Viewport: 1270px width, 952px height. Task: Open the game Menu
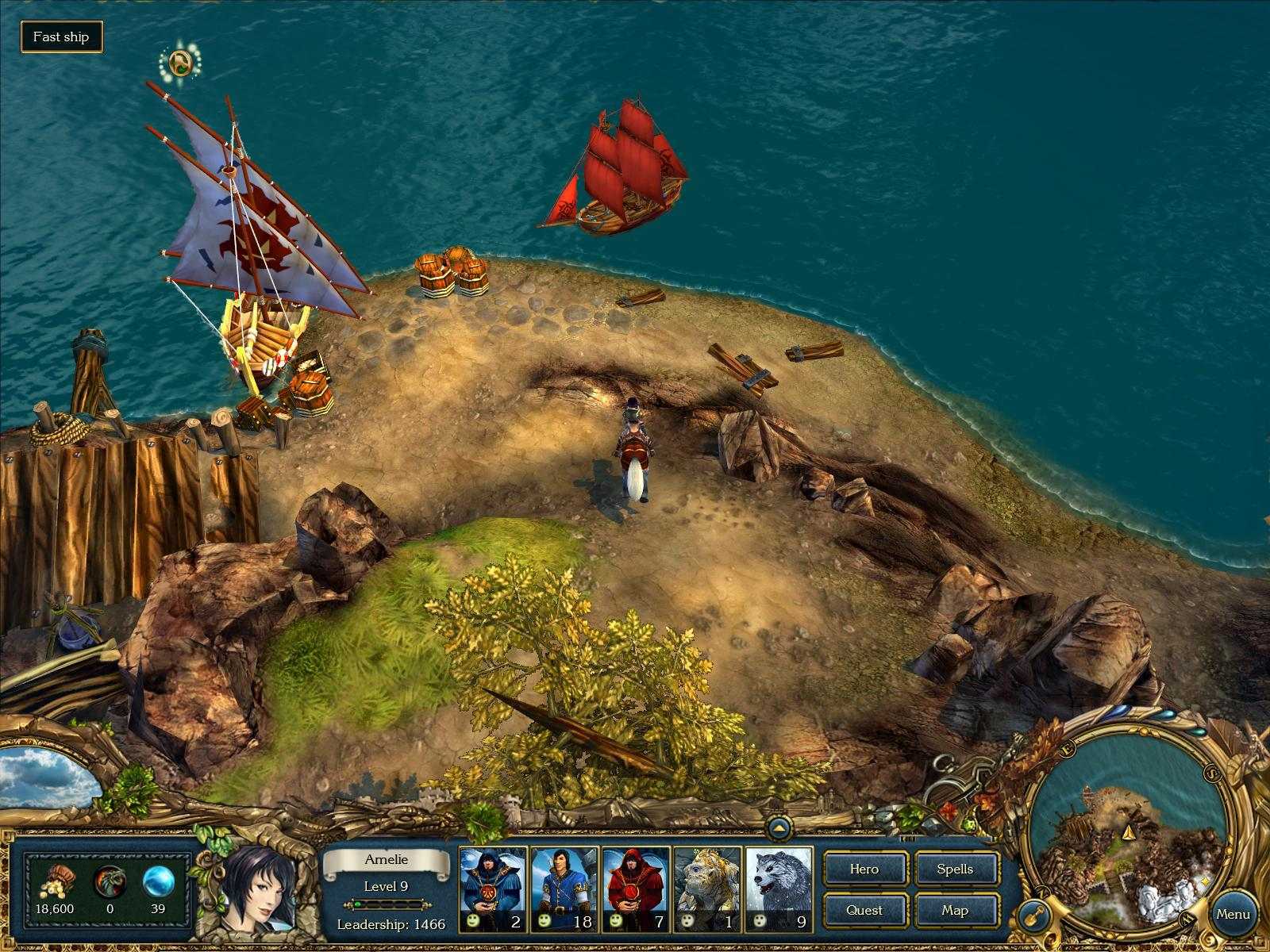pos(1235,912)
